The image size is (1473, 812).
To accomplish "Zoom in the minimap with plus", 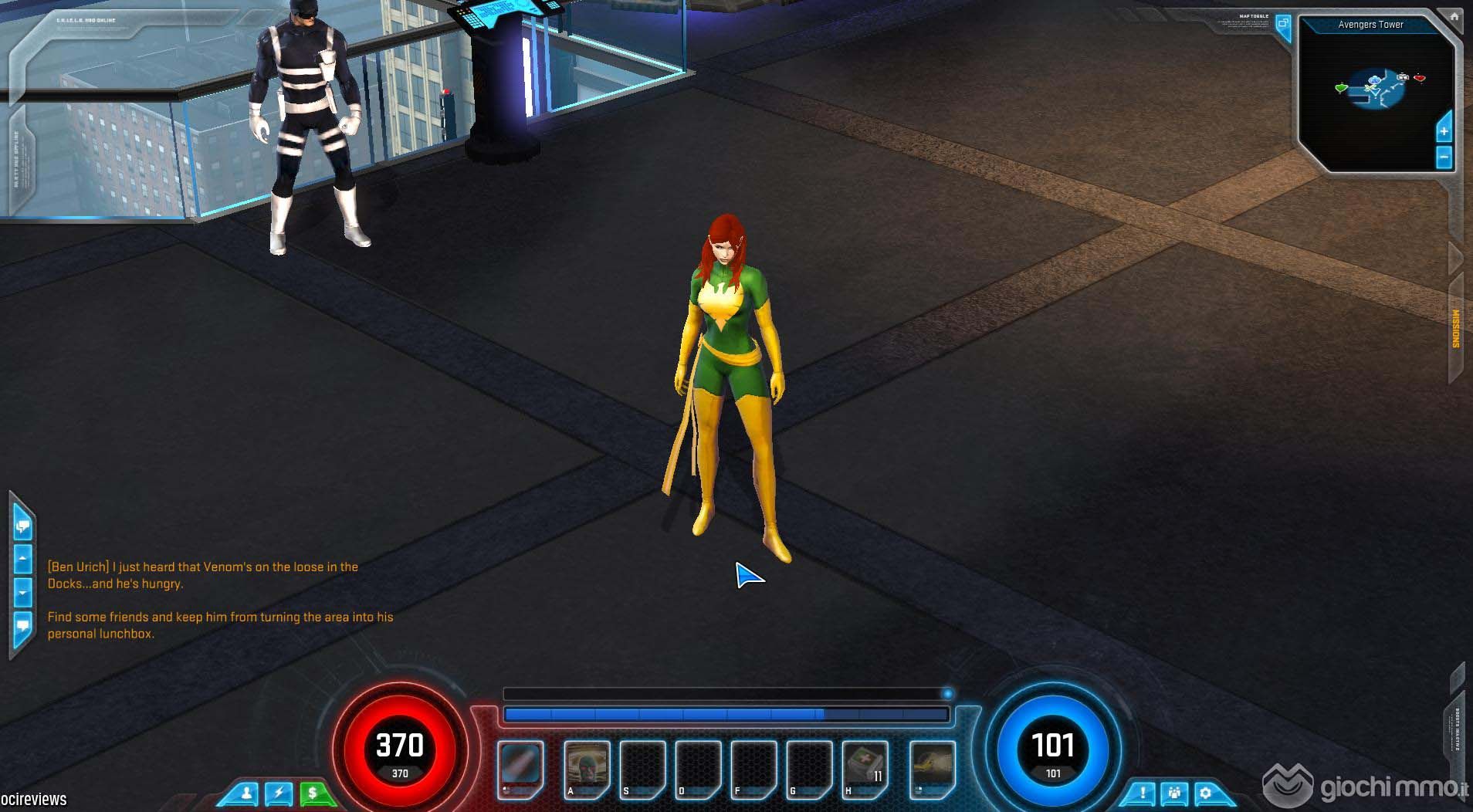I will click(x=1444, y=131).
